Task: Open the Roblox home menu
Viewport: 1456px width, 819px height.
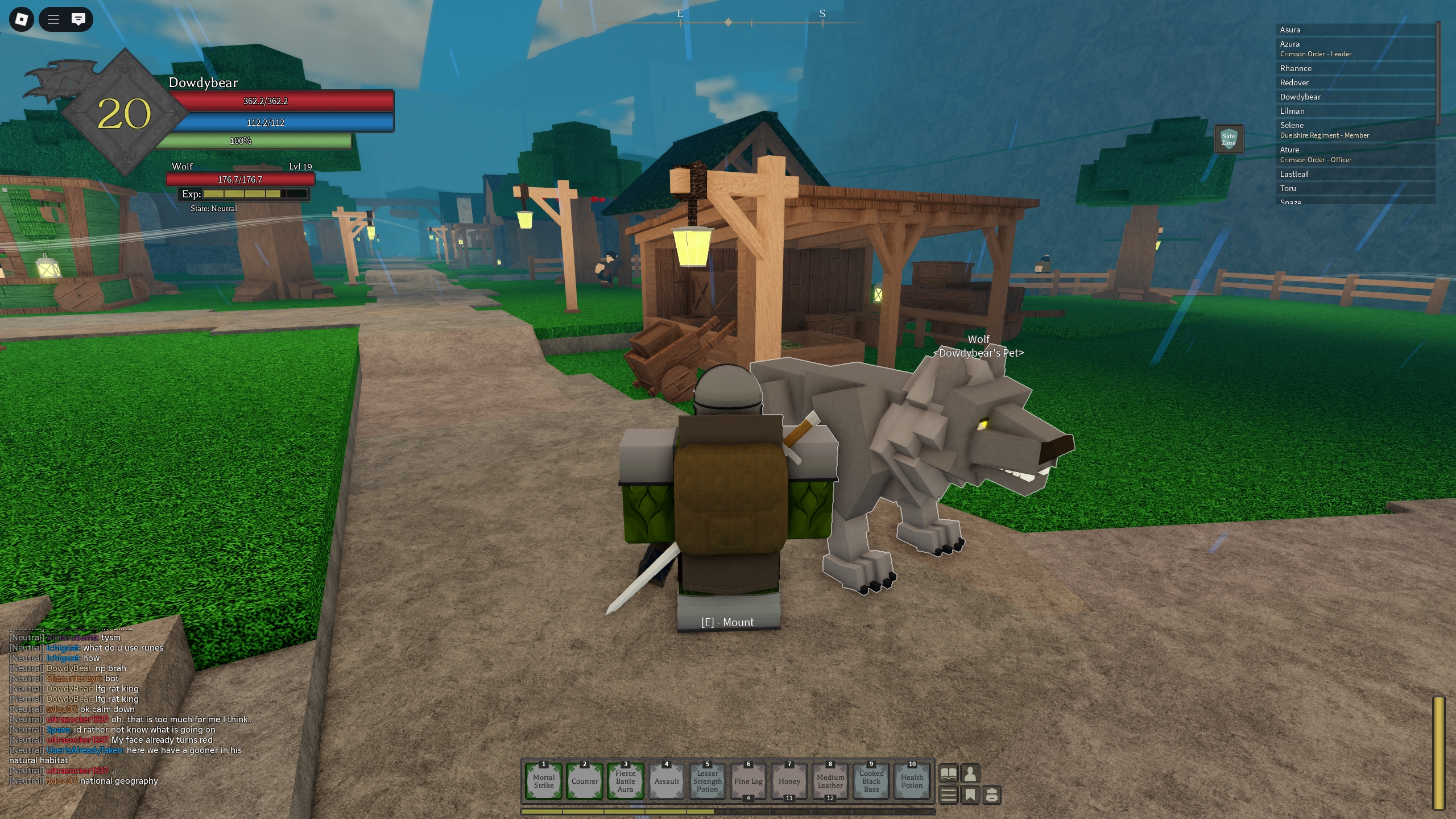Action: (21, 19)
